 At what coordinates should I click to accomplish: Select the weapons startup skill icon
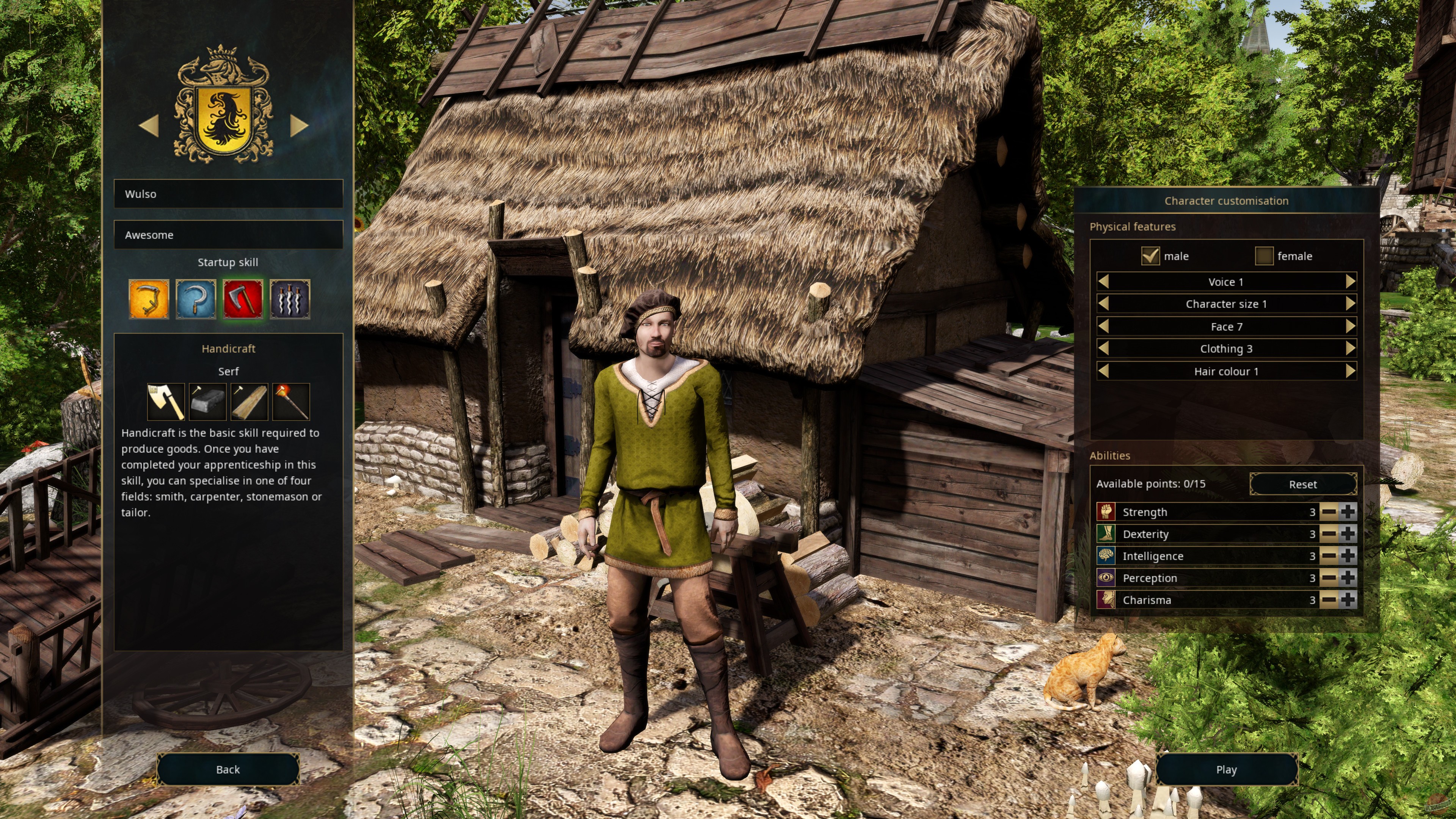tap(289, 299)
